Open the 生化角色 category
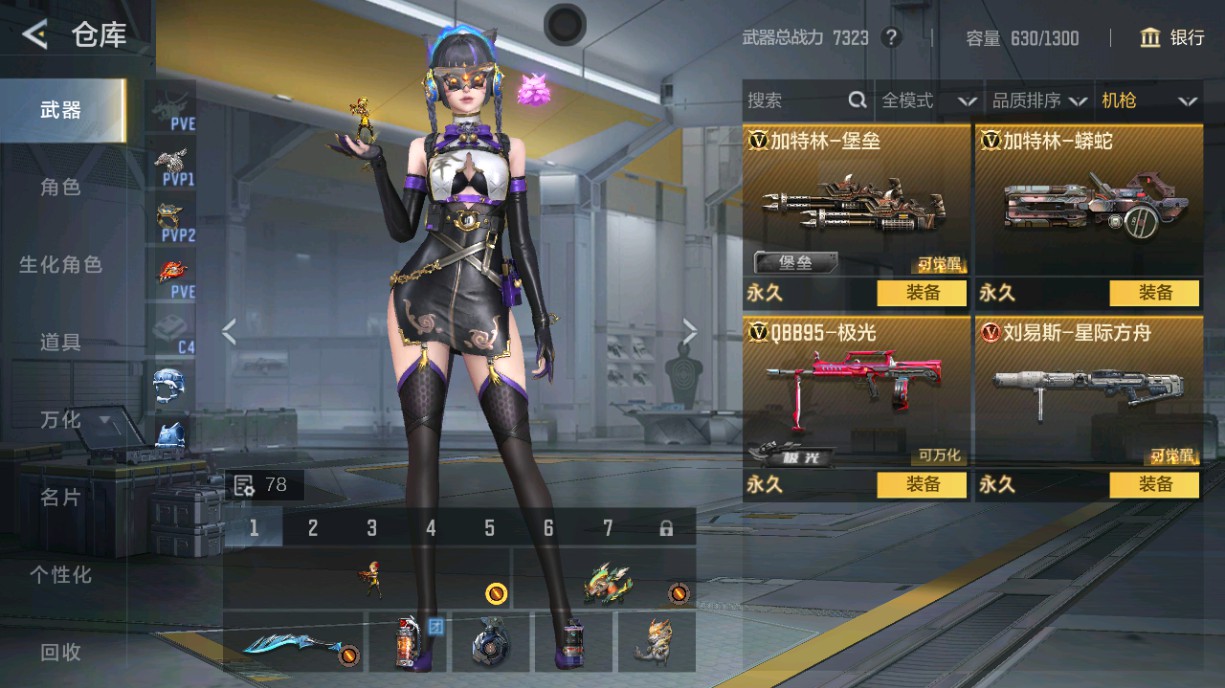 click(x=60, y=265)
